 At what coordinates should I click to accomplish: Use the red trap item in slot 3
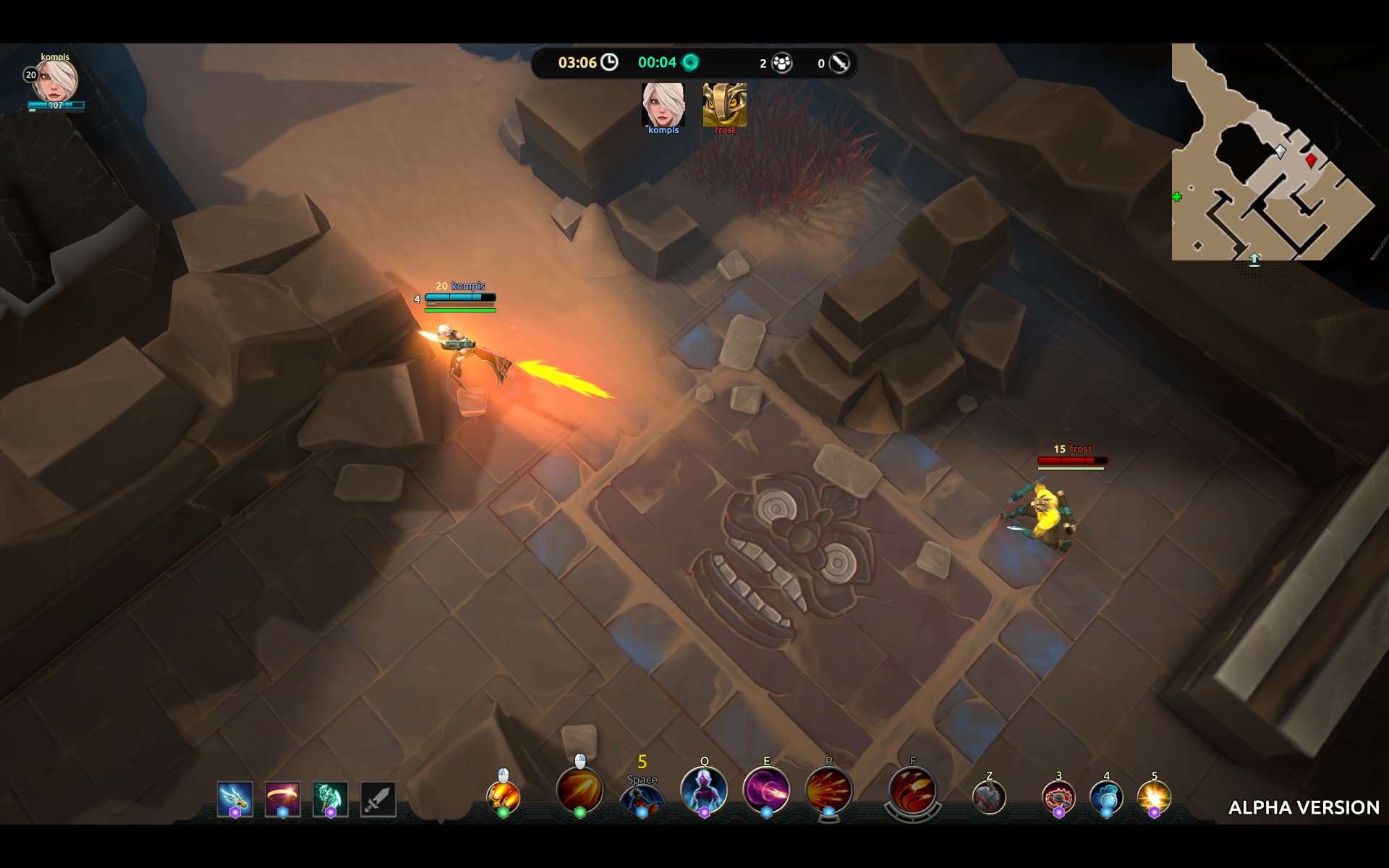click(1058, 797)
